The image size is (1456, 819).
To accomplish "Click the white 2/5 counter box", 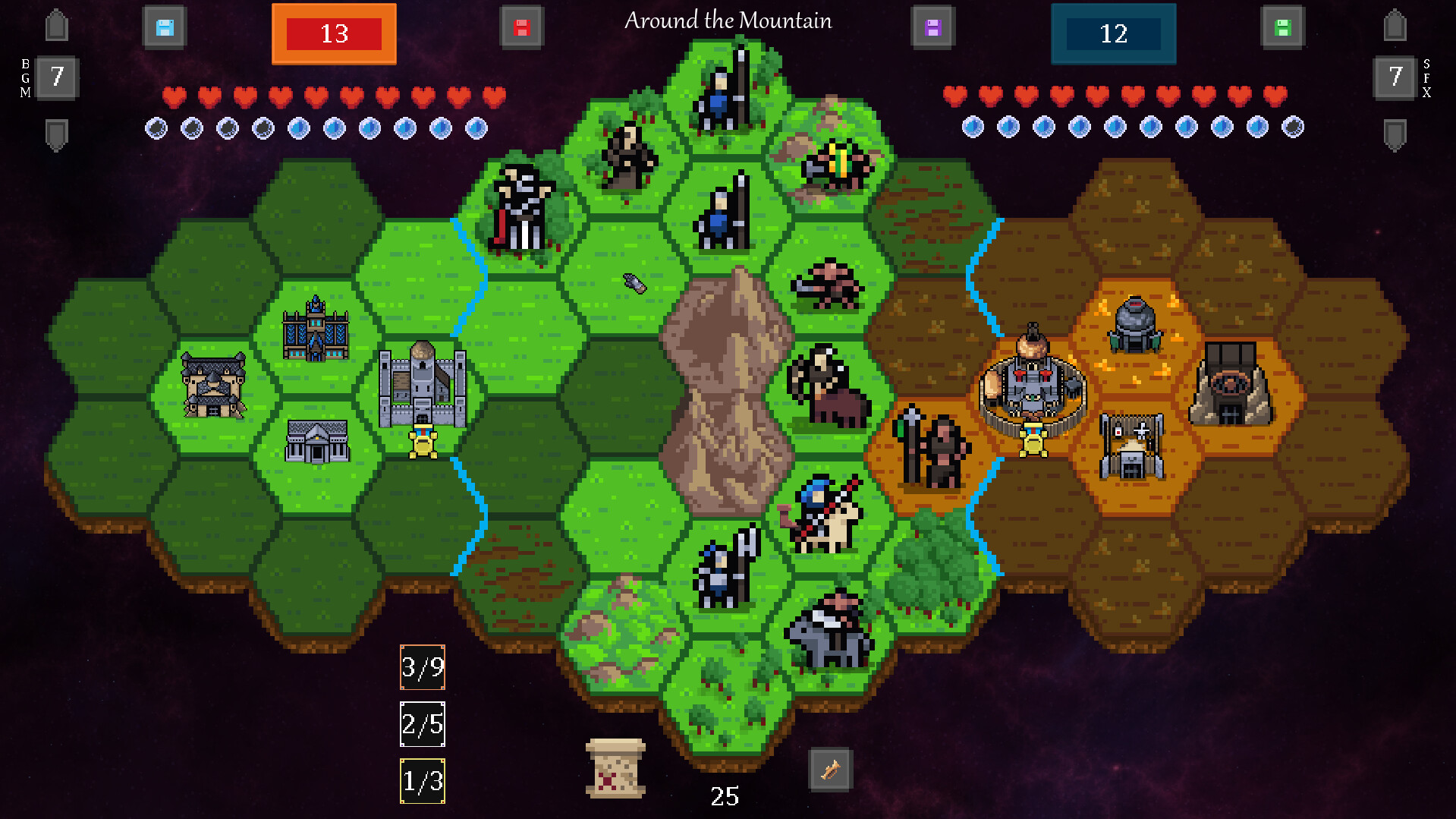I will coord(422,724).
